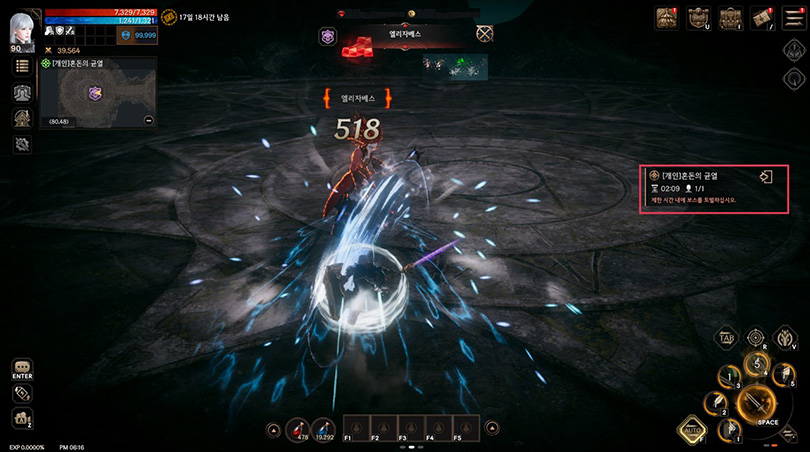The image size is (810, 452).
Task: Open the backpack inventory
Action: tap(731, 18)
